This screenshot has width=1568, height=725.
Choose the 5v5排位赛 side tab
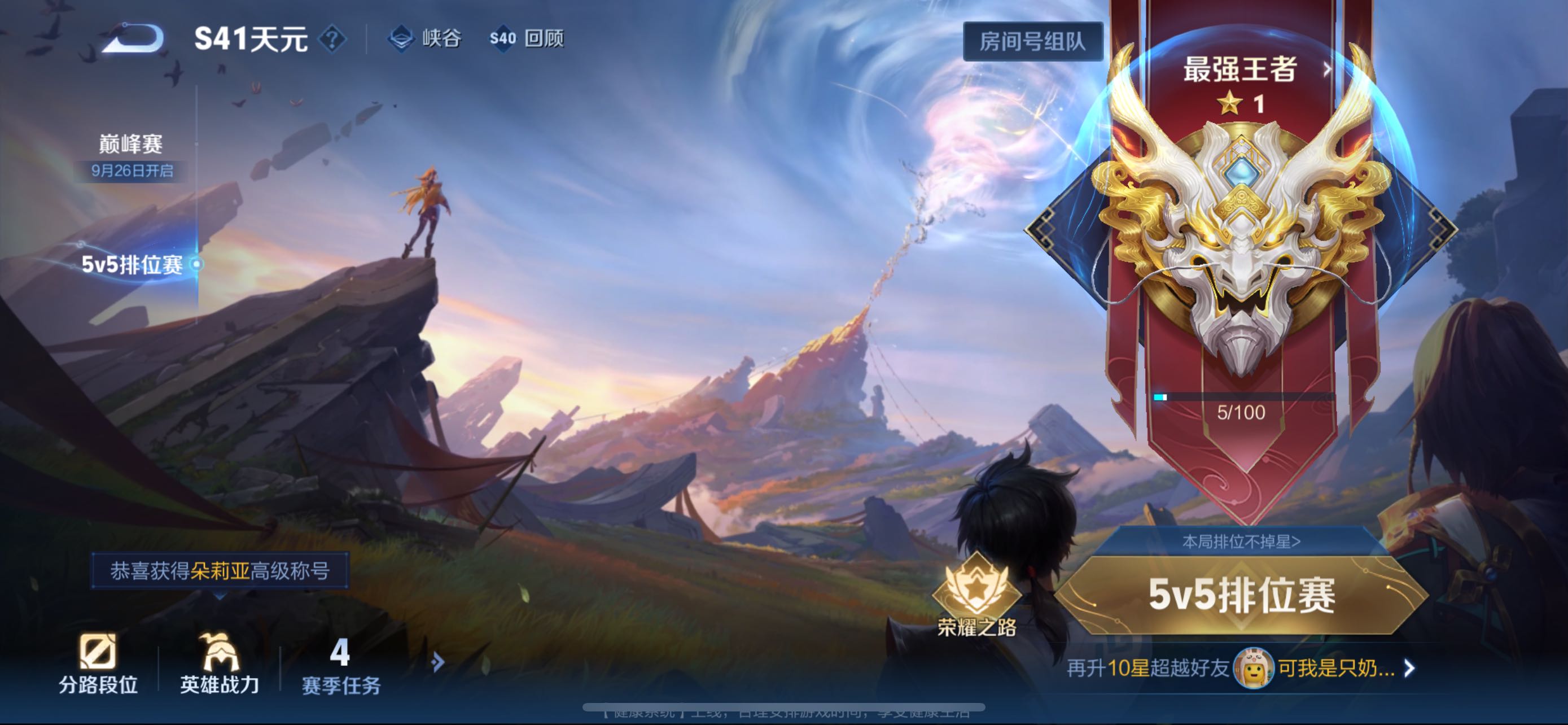132,264
